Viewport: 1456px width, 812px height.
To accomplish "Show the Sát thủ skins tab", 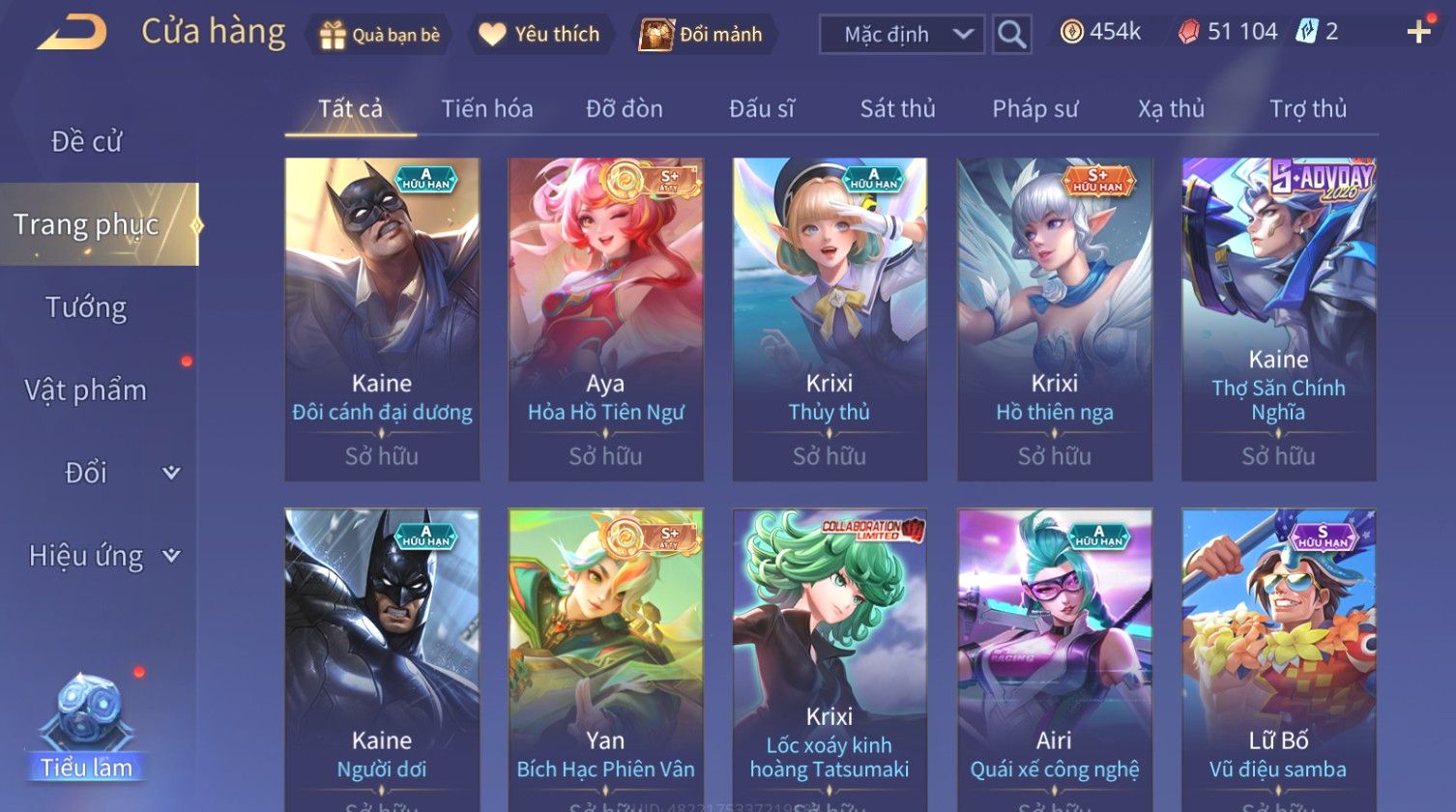I will point(897,109).
